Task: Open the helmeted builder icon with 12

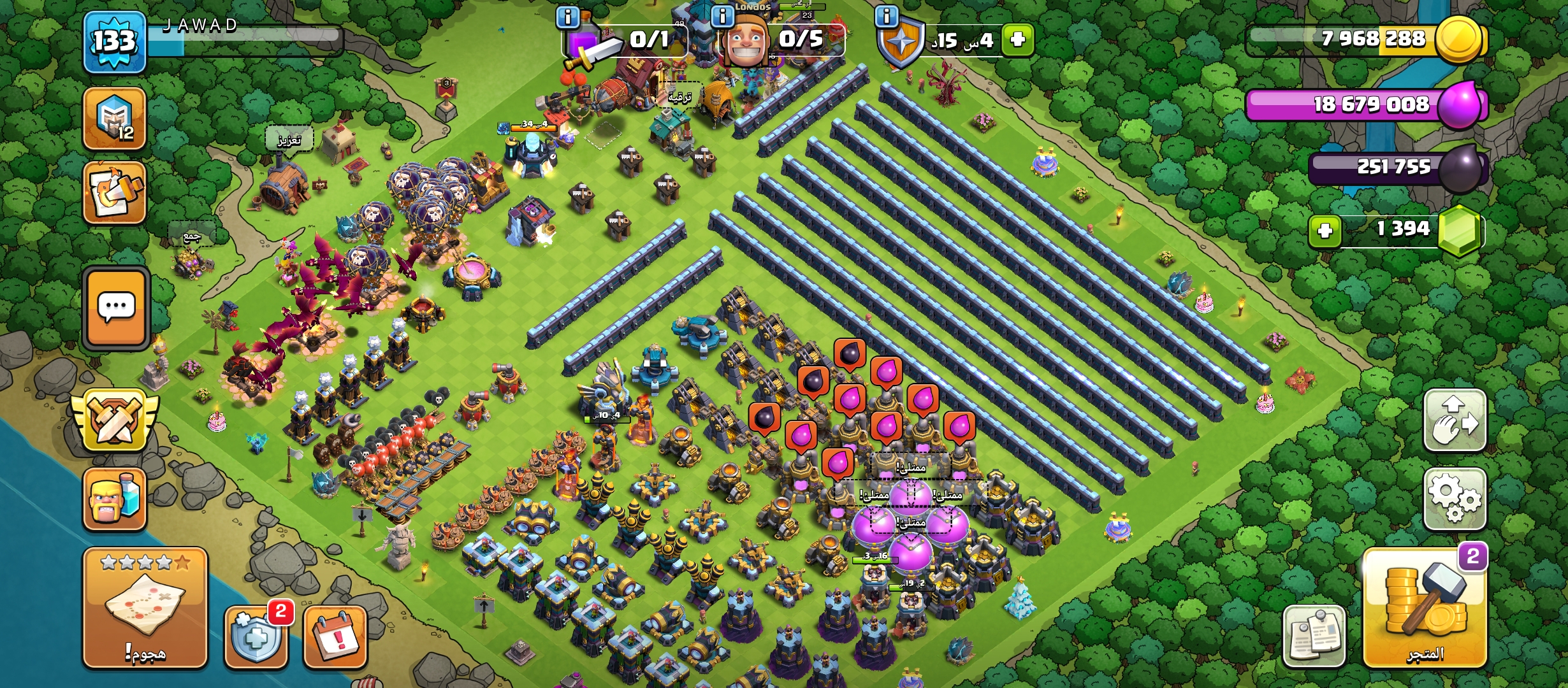Action: 115,119
